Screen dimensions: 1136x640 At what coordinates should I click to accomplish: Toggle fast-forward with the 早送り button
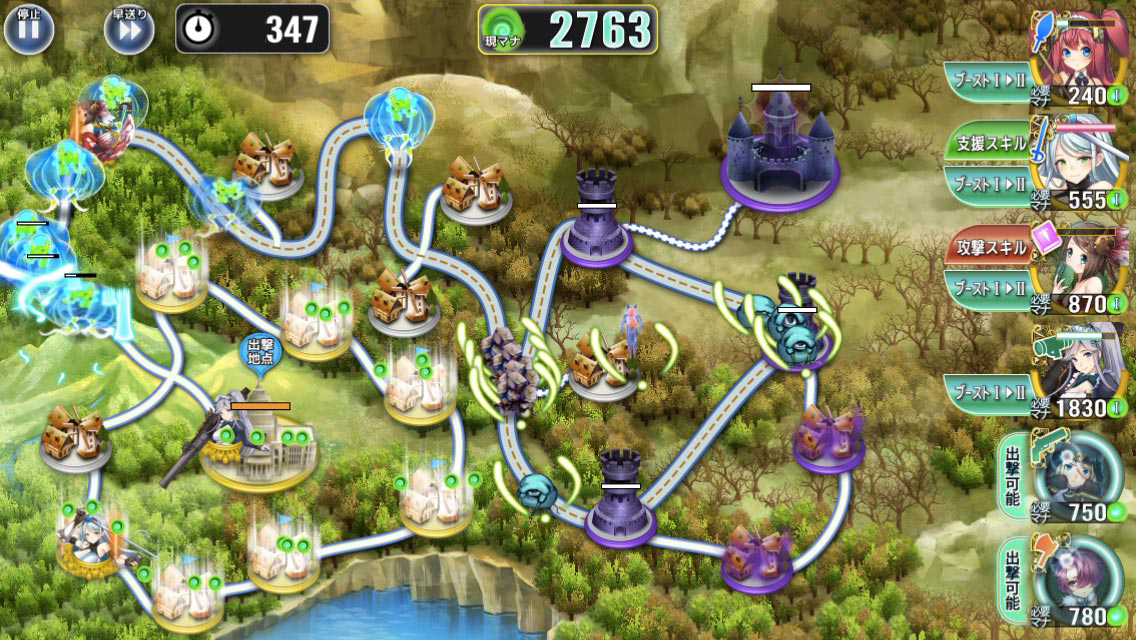(x=129, y=29)
